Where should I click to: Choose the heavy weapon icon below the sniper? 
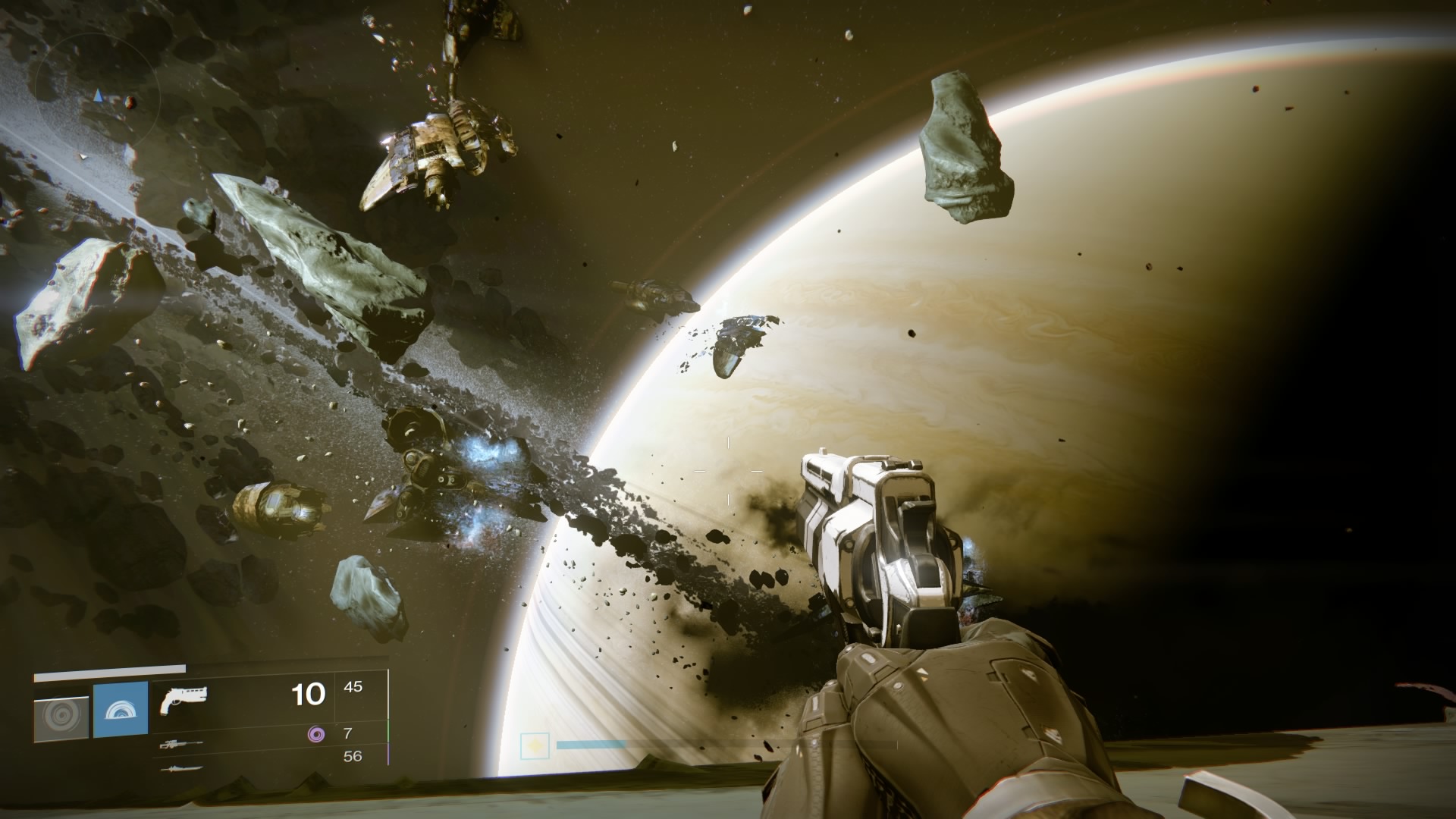point(181,768)
